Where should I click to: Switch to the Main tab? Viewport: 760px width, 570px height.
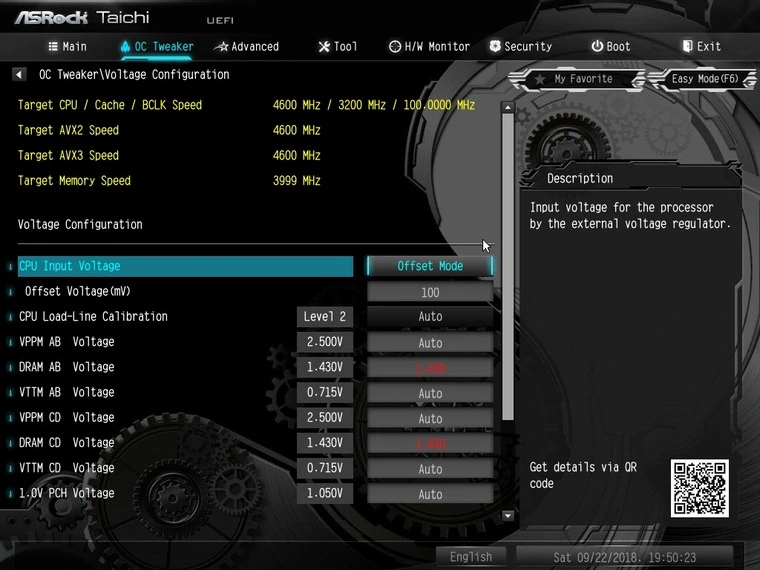pos(67,46)
